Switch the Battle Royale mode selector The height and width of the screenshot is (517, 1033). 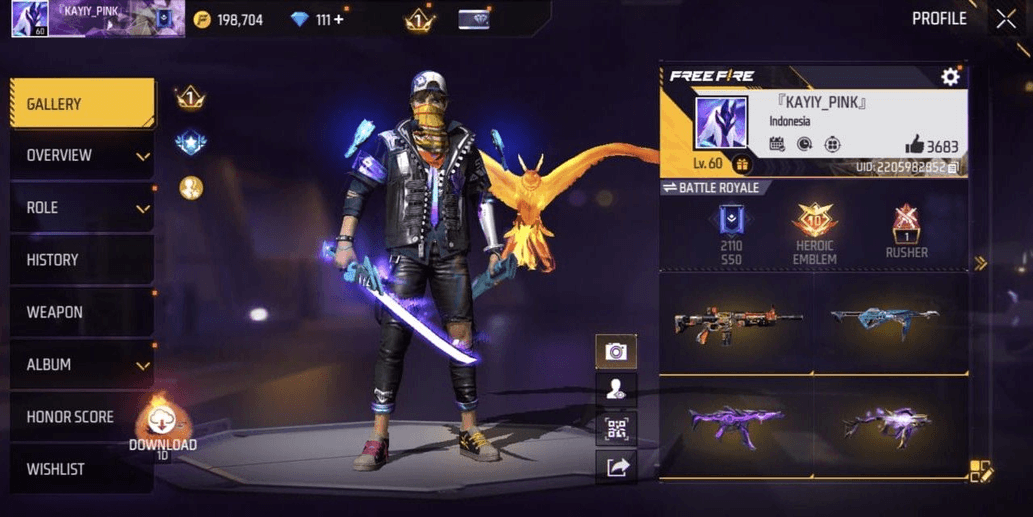tap(711, 188)
